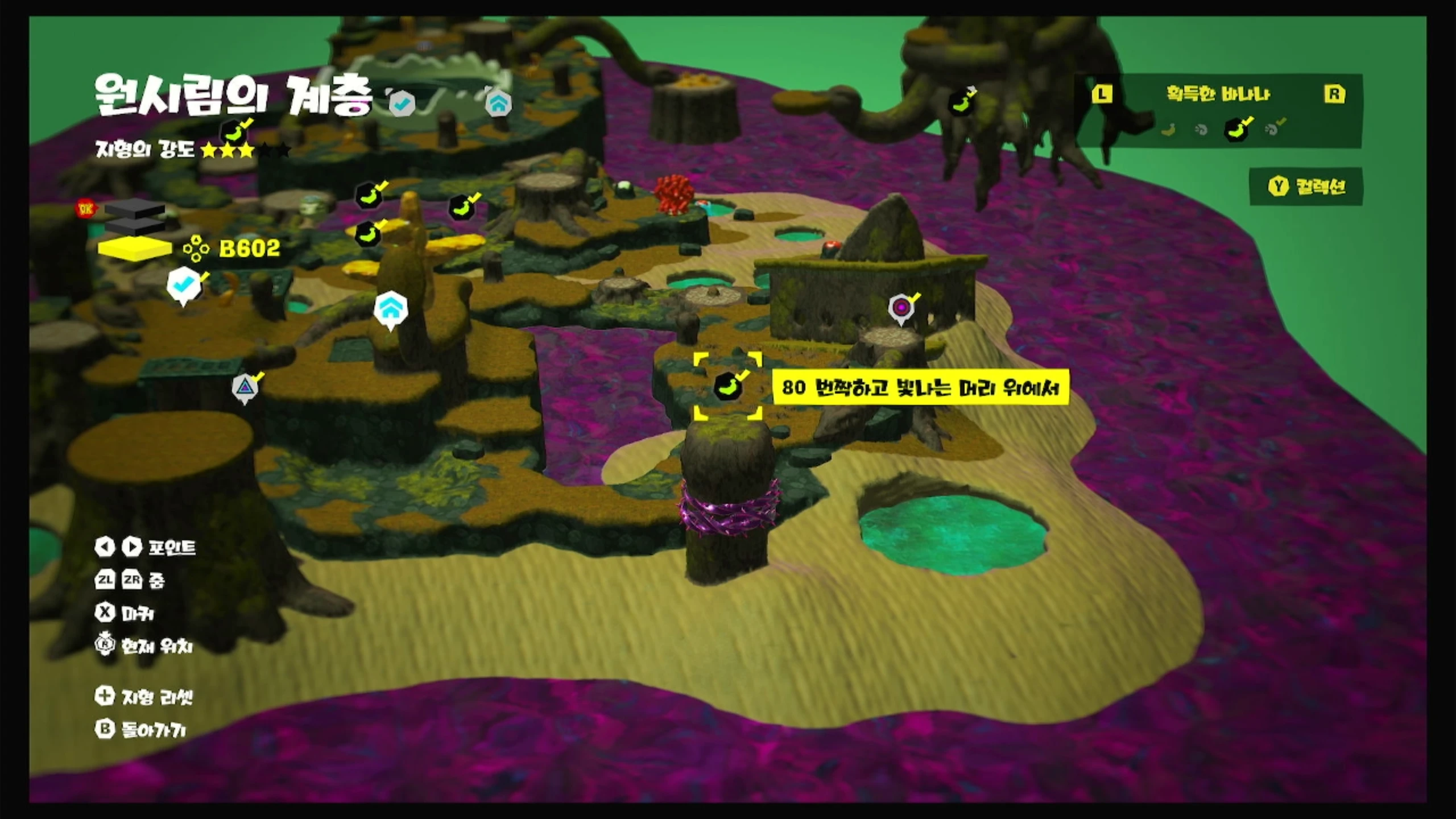This screenshot has width=1456, height=819.
Task: Select the highlighted banana marker number 80
Action: click(x=727, y=387)
